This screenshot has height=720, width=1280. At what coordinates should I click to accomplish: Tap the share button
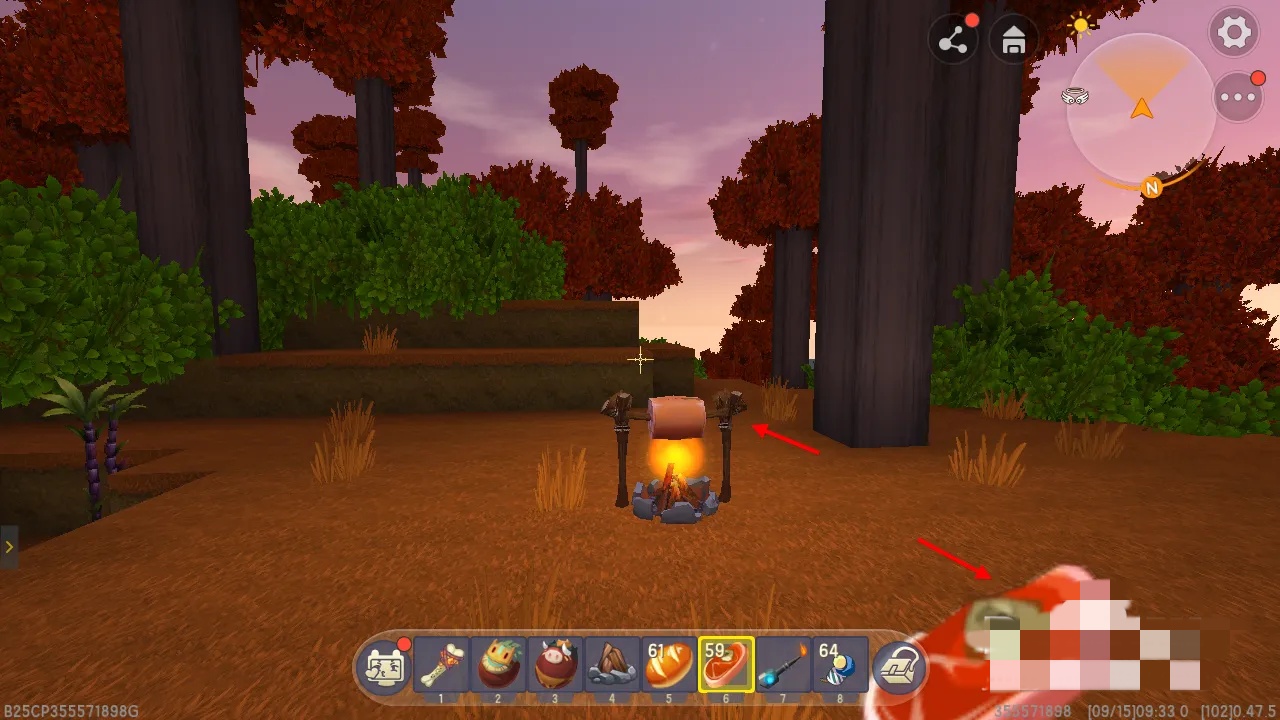point(953,40)
